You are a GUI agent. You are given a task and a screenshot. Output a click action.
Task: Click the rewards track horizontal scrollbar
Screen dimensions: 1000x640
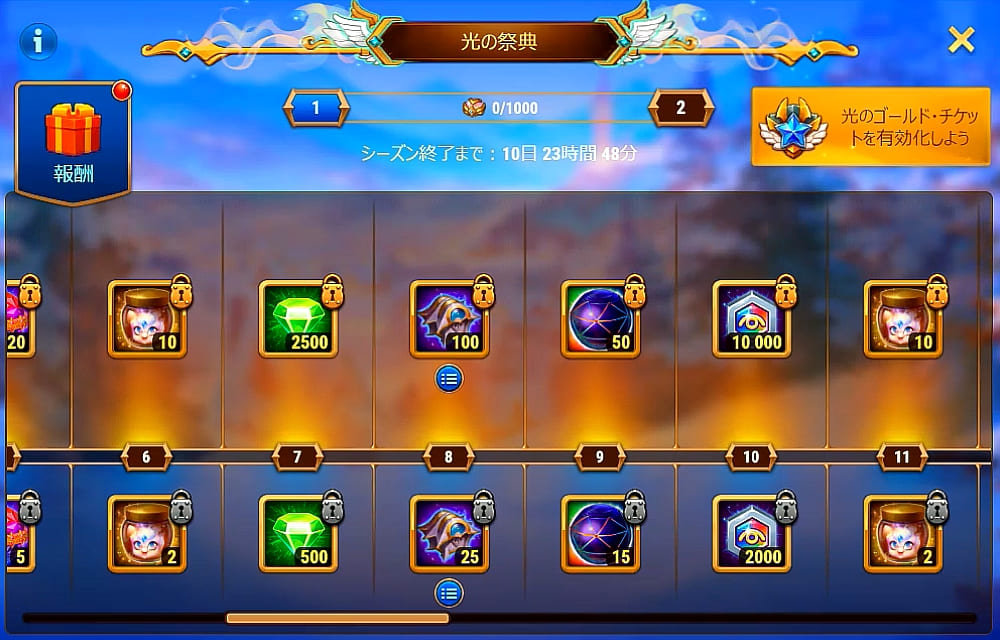pyautogui.click(x=337, y=618)
